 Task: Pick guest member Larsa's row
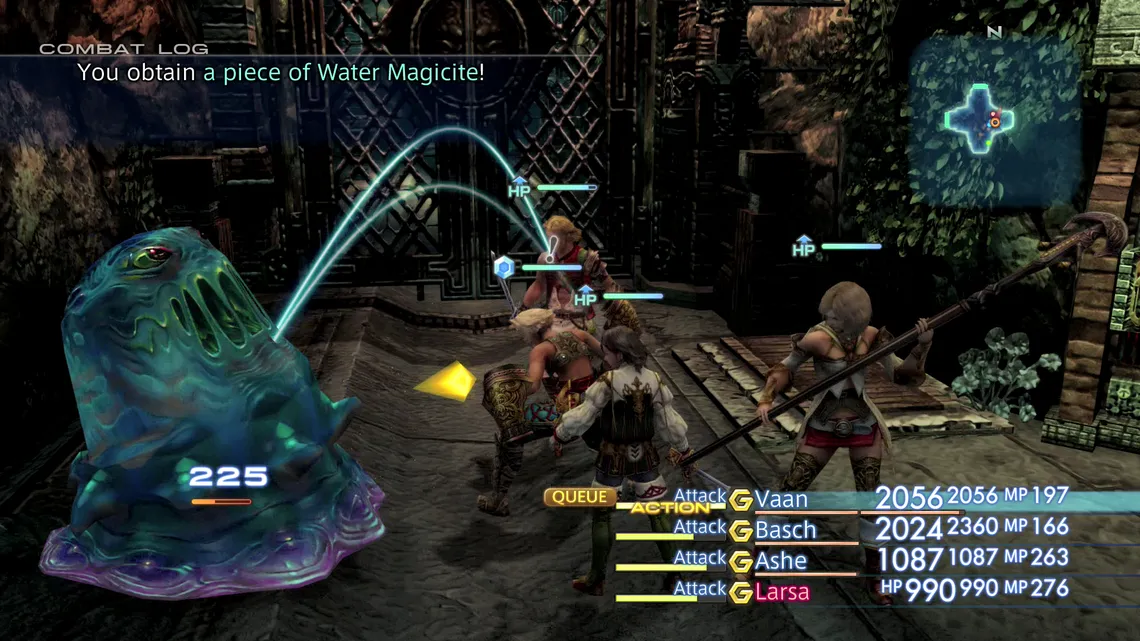click(x=783, y=592)
